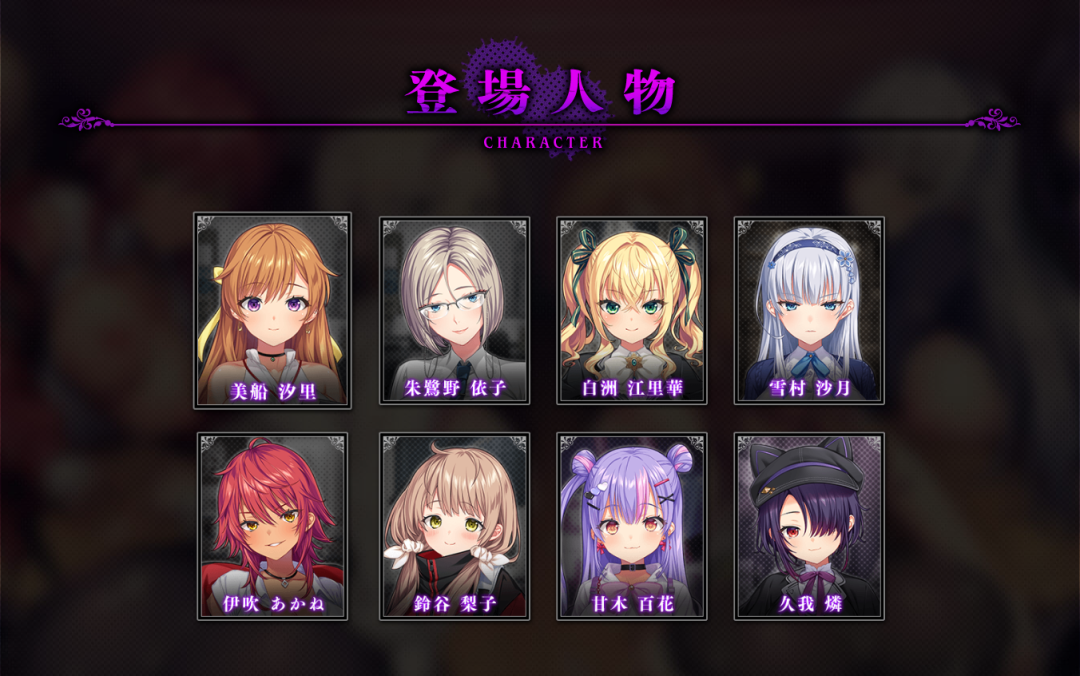
Task: Choose the 白洲 江里華 character card
Action: [632, 310]
